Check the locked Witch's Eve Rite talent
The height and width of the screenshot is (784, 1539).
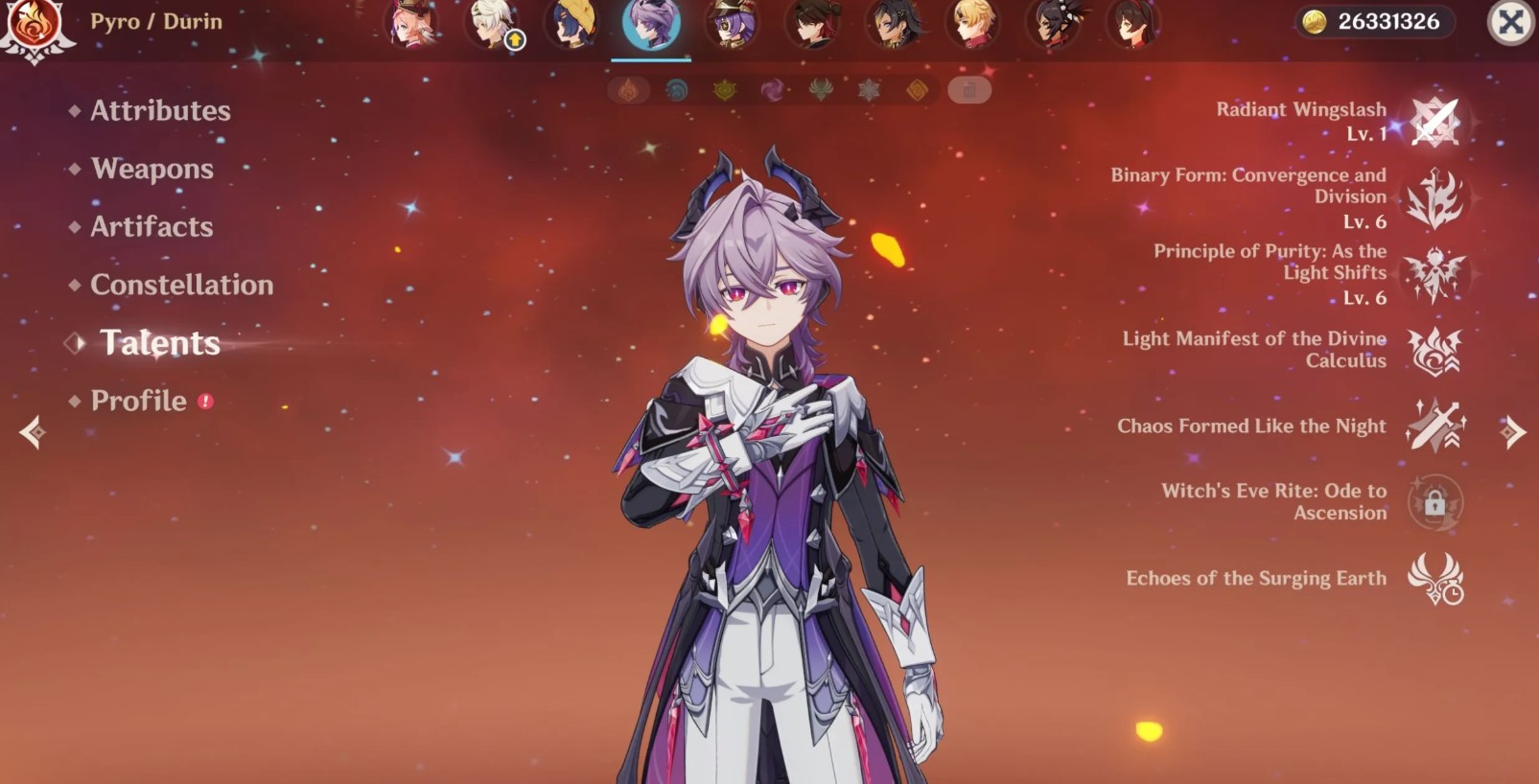point(1434,502)
